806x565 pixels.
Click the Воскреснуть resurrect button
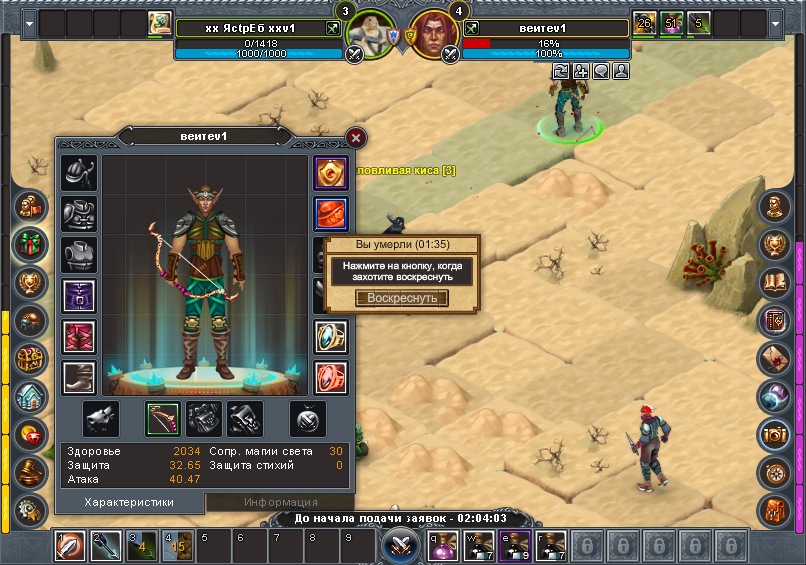[x=402, y=298]
